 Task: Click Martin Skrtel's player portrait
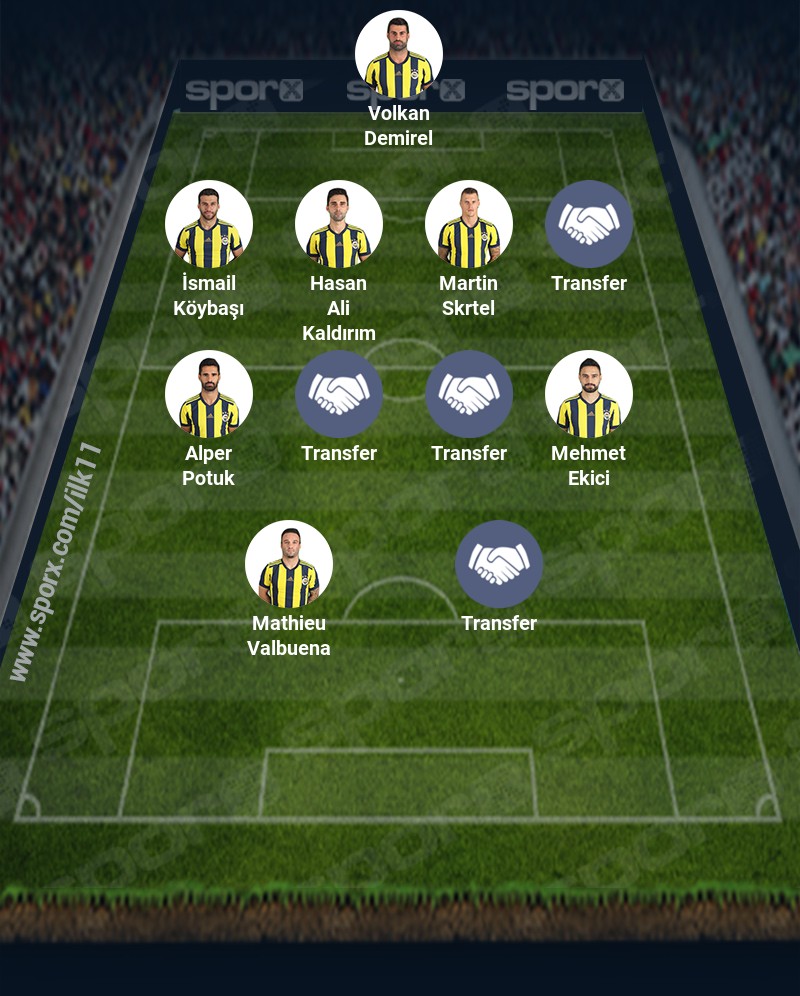click(x=469, y=224)
